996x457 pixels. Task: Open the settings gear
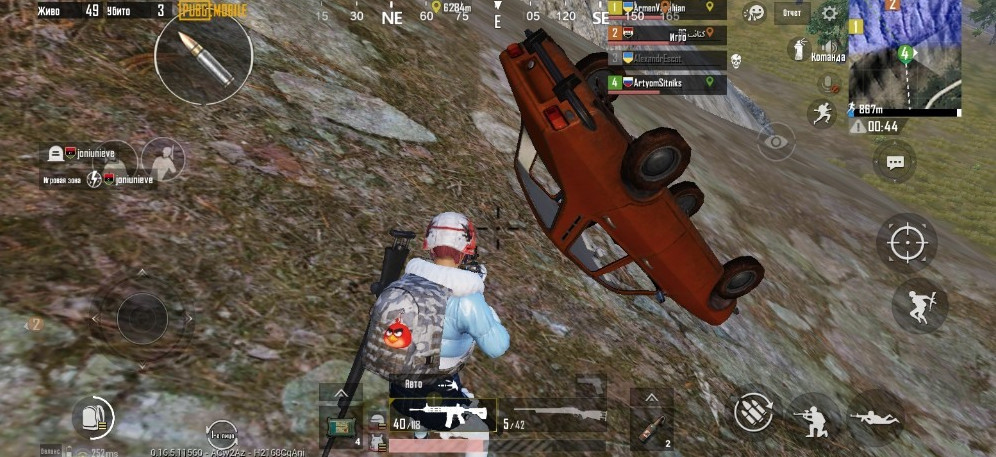pyautogui.click(x=829, y=14)
